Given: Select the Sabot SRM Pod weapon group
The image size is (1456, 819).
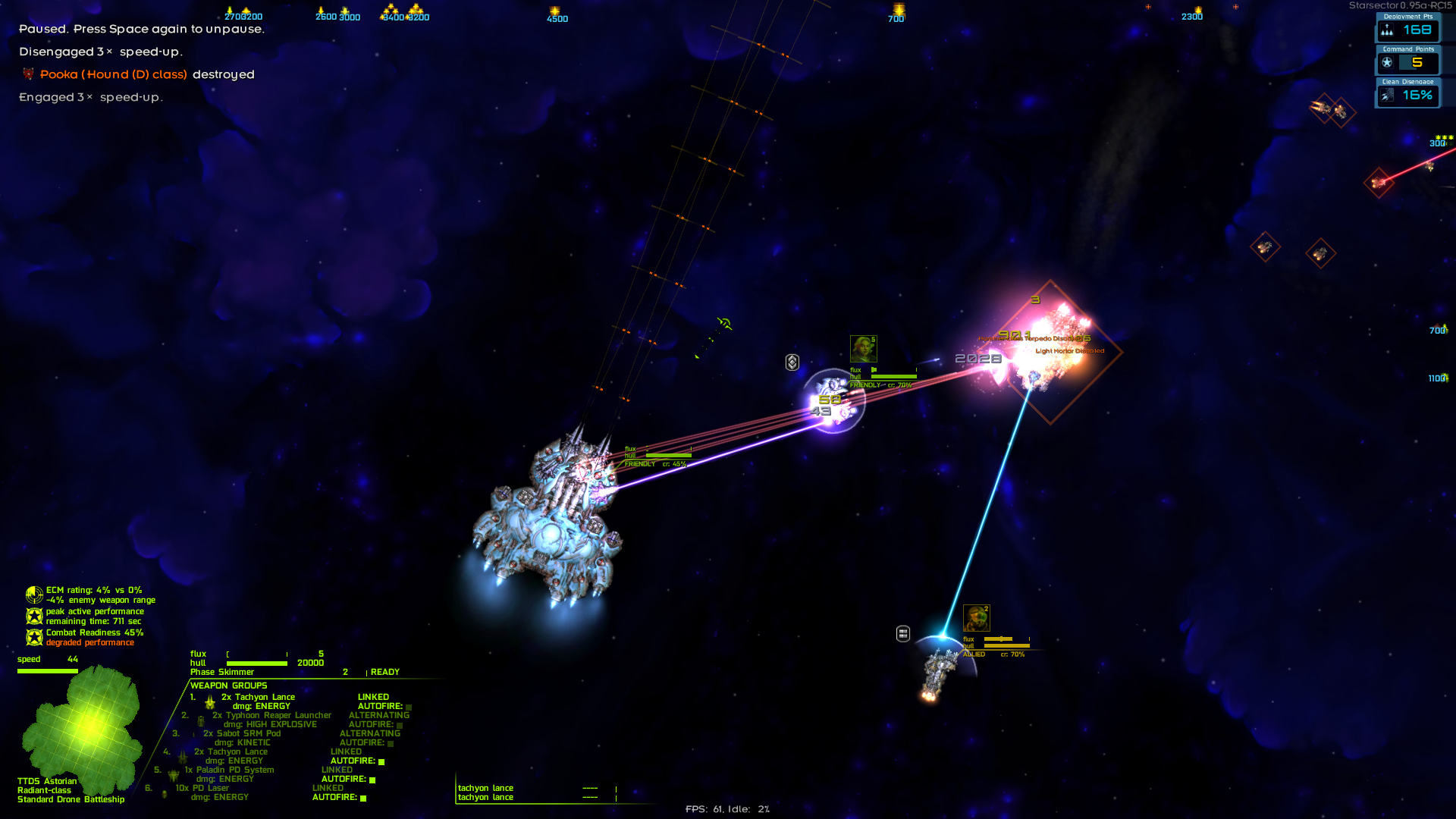Looking at the screenshot, I should tap(242, 733).
